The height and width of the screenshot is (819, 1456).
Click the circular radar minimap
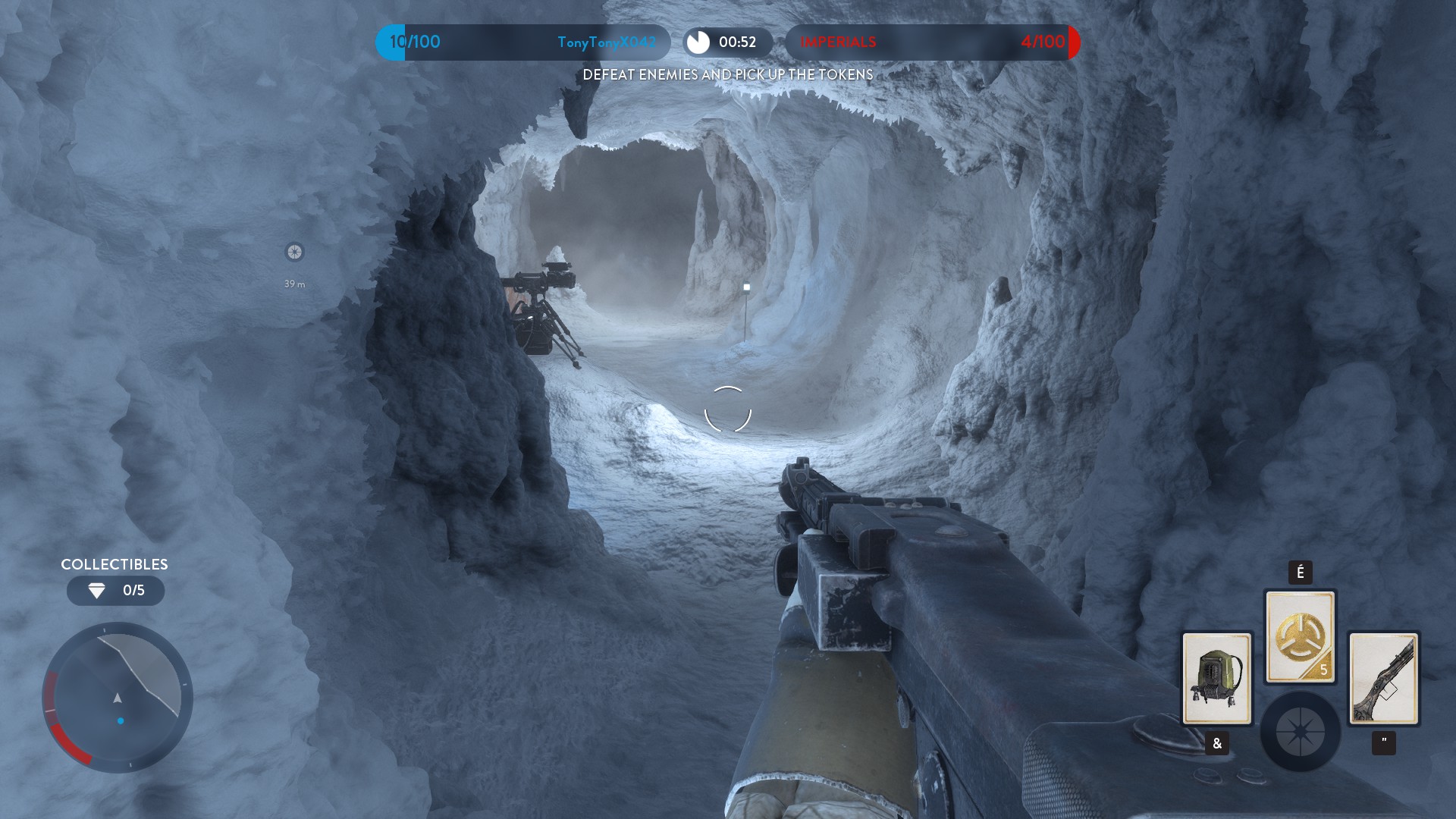(x=118, y=697)
